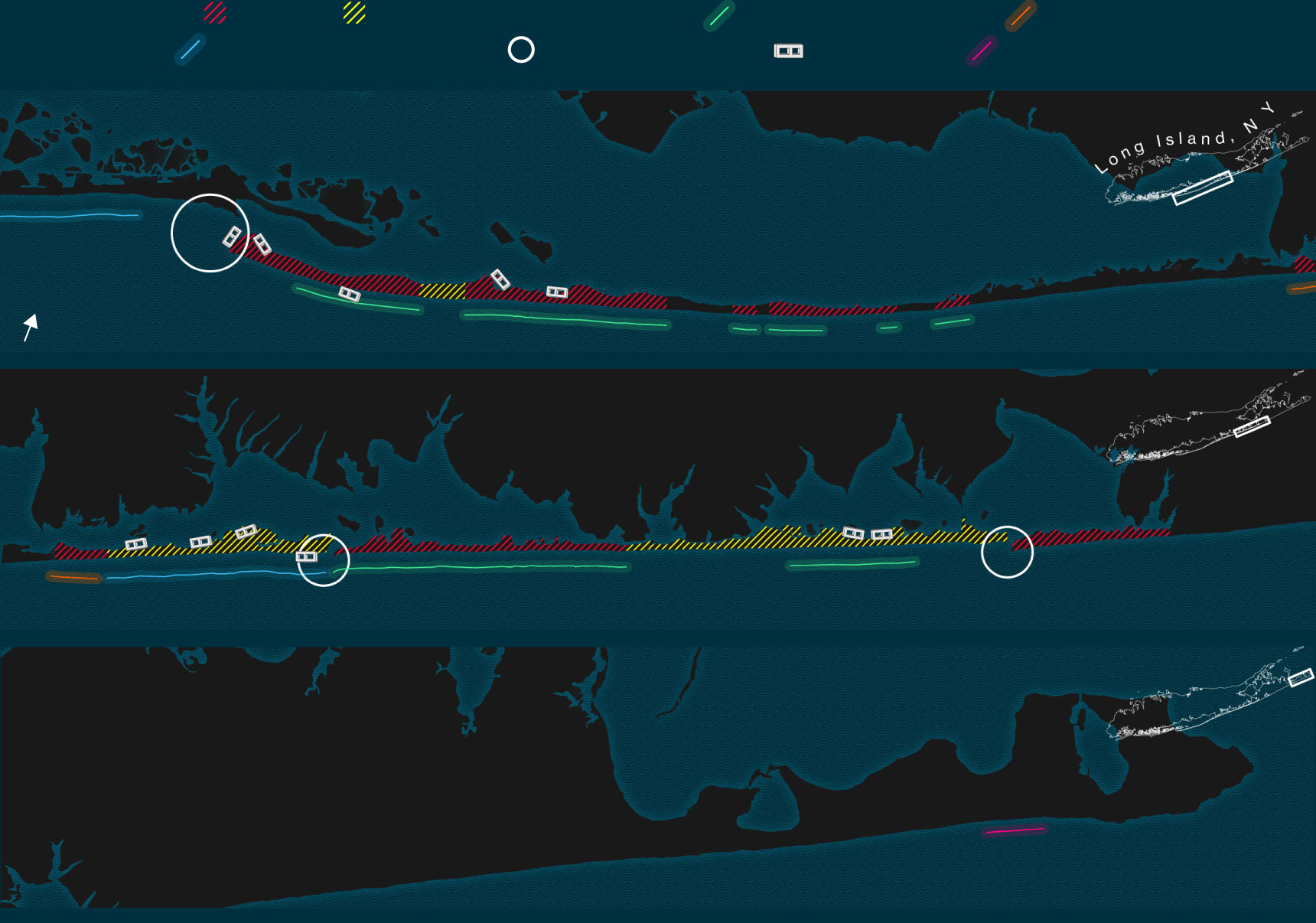Image resolution: width=1316 pixels, height=923 pixels.
Task: Open the Long Island, NY overview inset map
Action: coord(1201,165)
